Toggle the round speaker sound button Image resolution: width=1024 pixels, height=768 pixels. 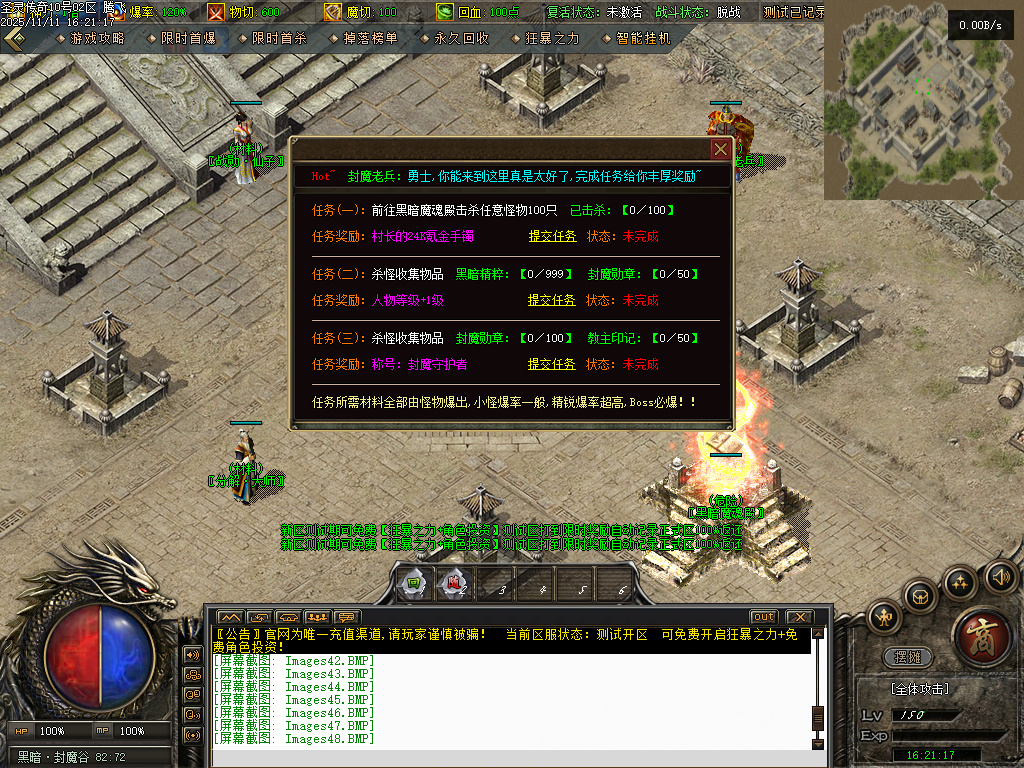click(x=1000, y=576)
